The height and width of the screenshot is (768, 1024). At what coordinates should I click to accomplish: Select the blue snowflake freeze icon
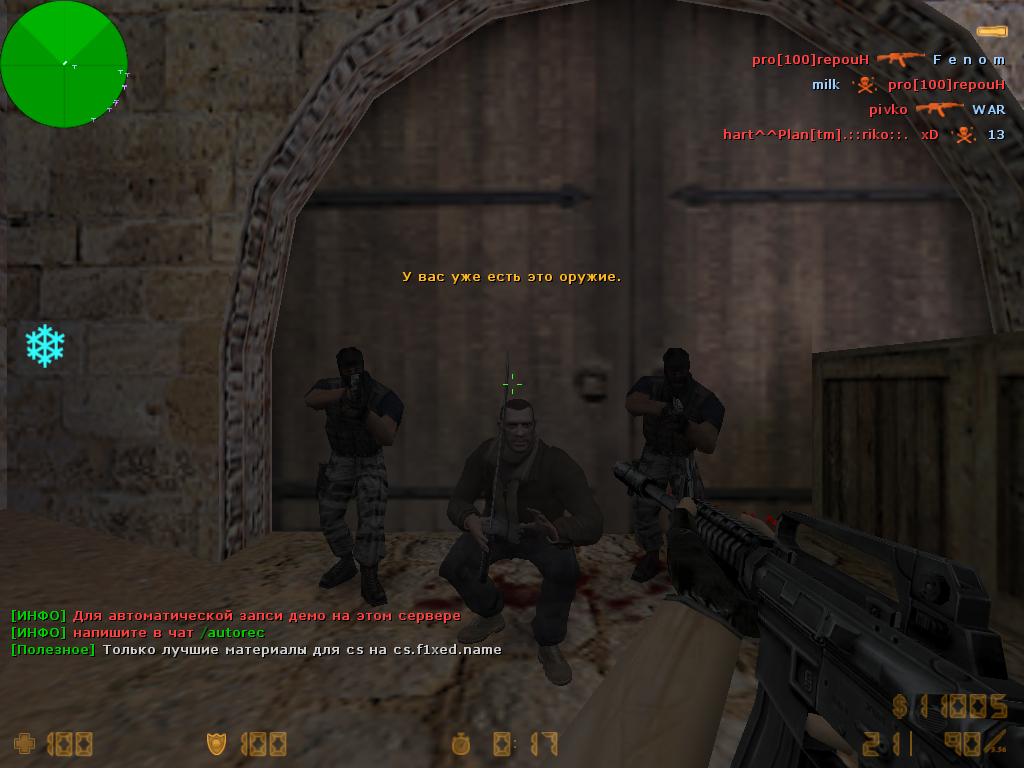point(45,345)
